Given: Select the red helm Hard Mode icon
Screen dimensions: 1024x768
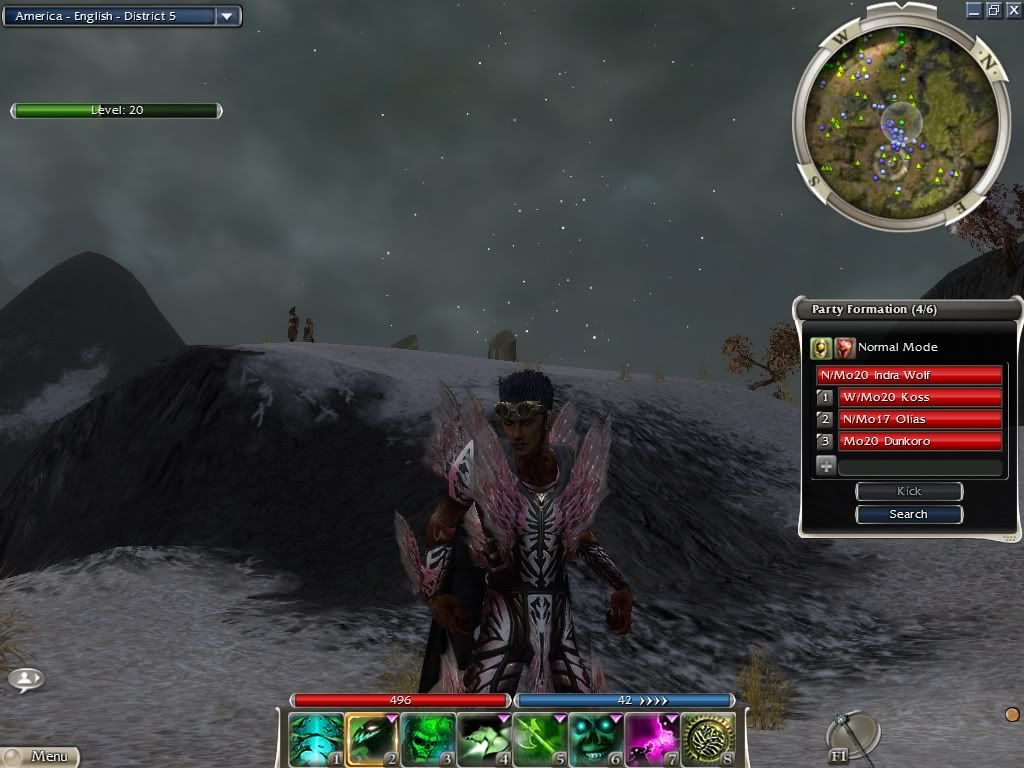Looking at the screenshot, I should tap(845, 347).
